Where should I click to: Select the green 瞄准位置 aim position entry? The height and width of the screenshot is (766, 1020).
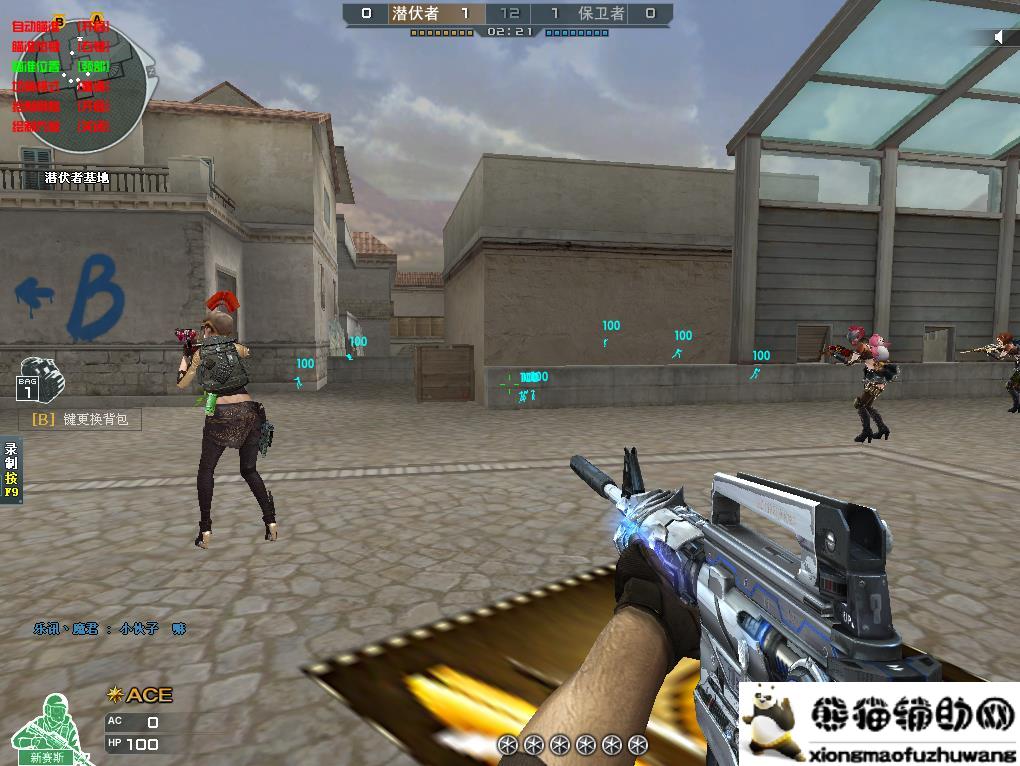click(36, 66)
